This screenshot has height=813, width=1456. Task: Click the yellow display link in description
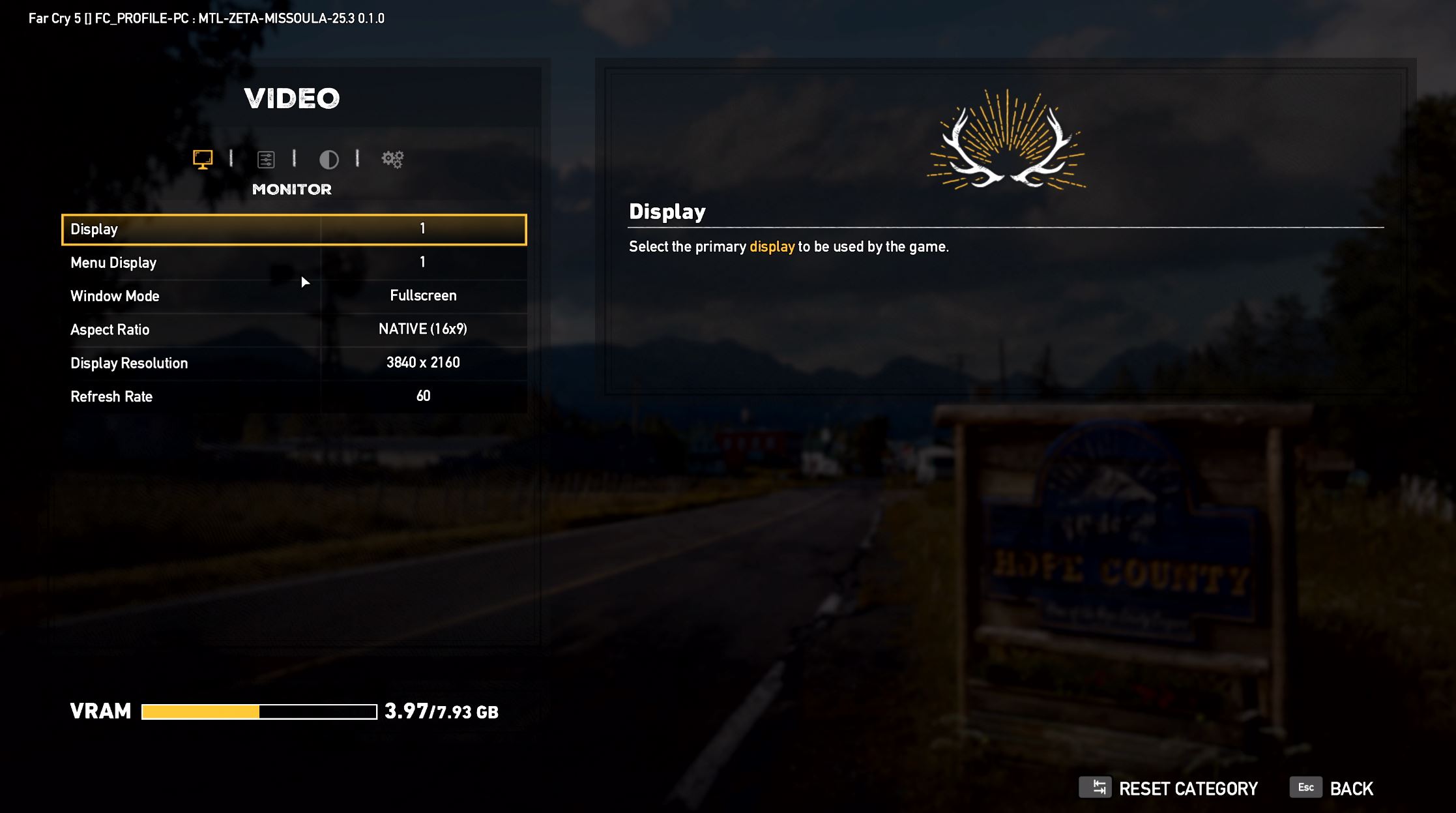pyautogui.click(x=772, y=246)
